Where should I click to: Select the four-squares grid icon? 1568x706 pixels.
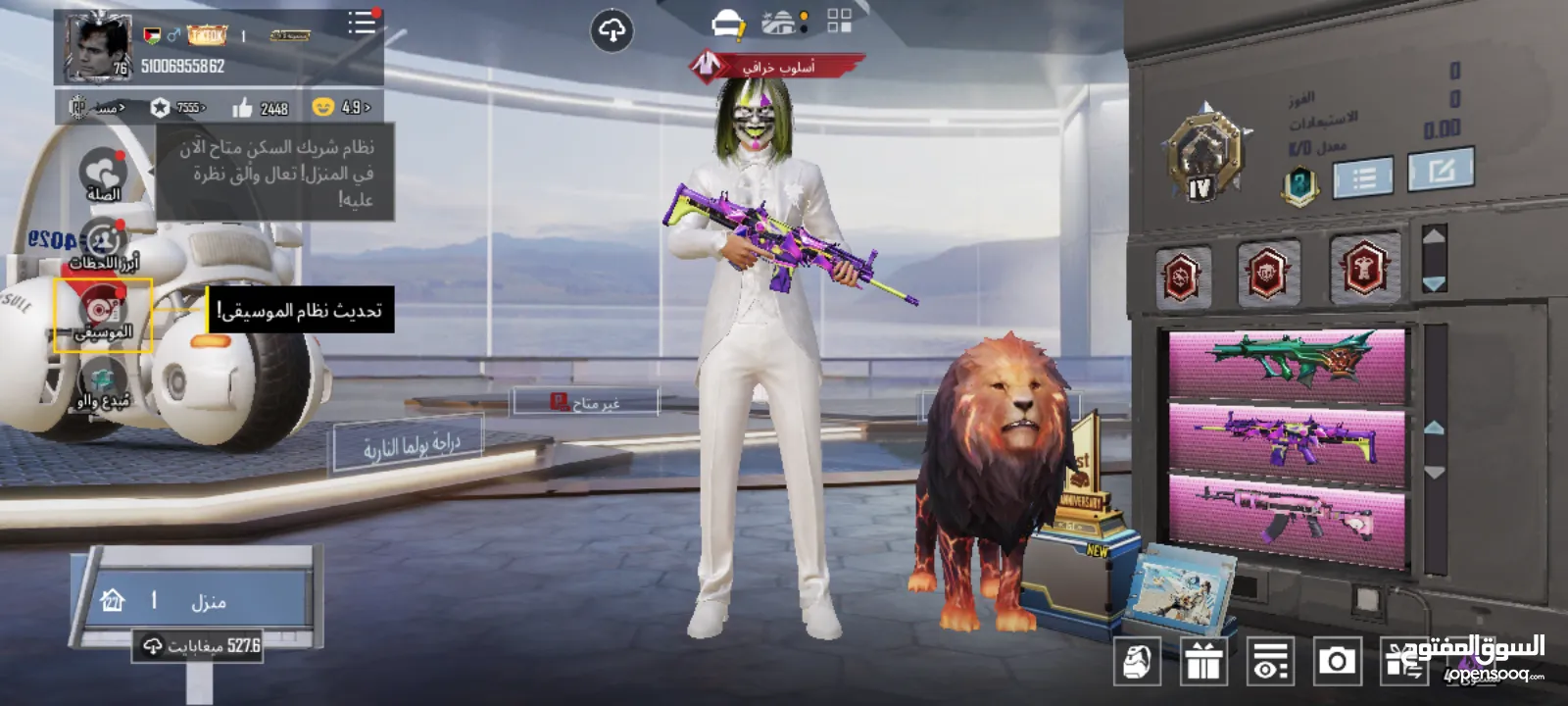click(839, 22)
